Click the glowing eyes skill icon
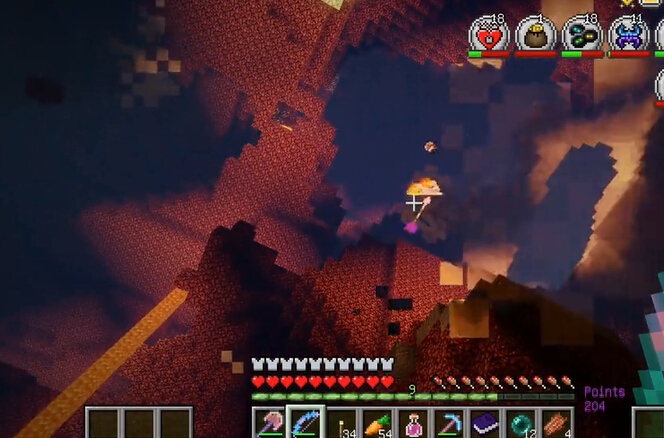Image resolution: width=664 pixels, height=438 pixels. [x=582, y=35]
